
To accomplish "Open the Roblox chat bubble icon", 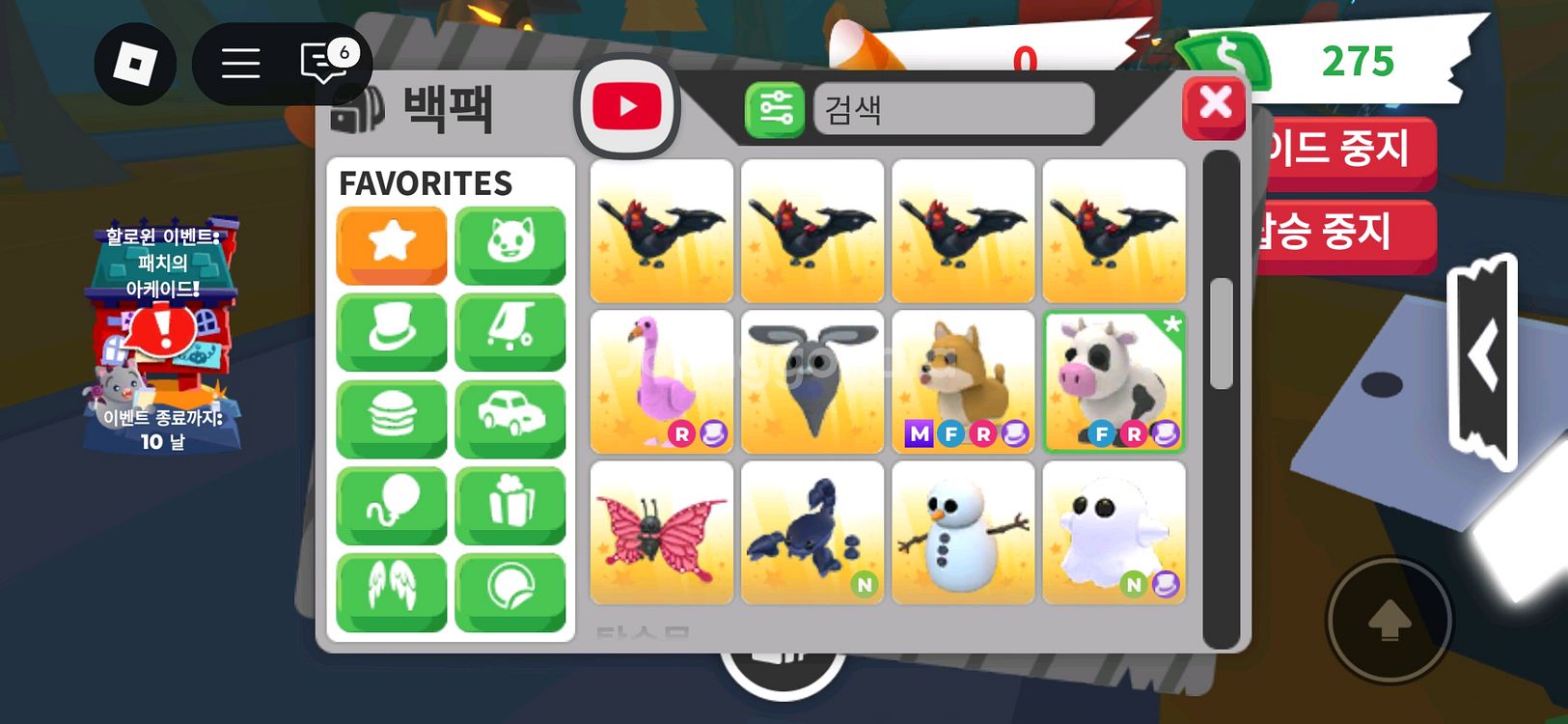I will pyautogui.click(x=324, y=64).
